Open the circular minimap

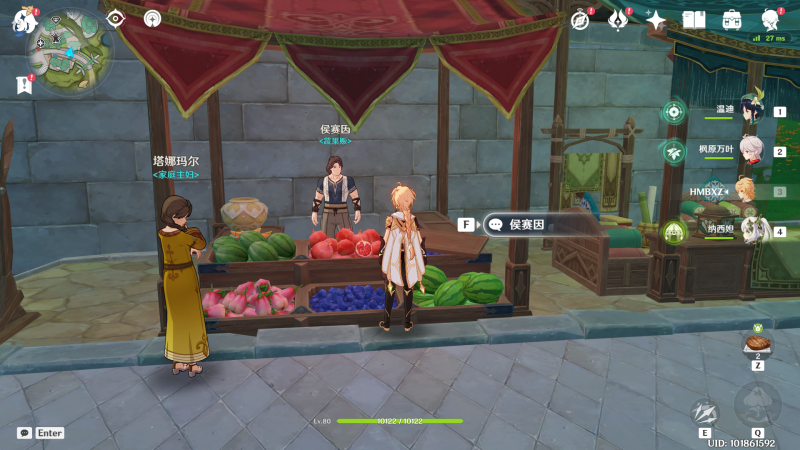(x=68, y=53)
